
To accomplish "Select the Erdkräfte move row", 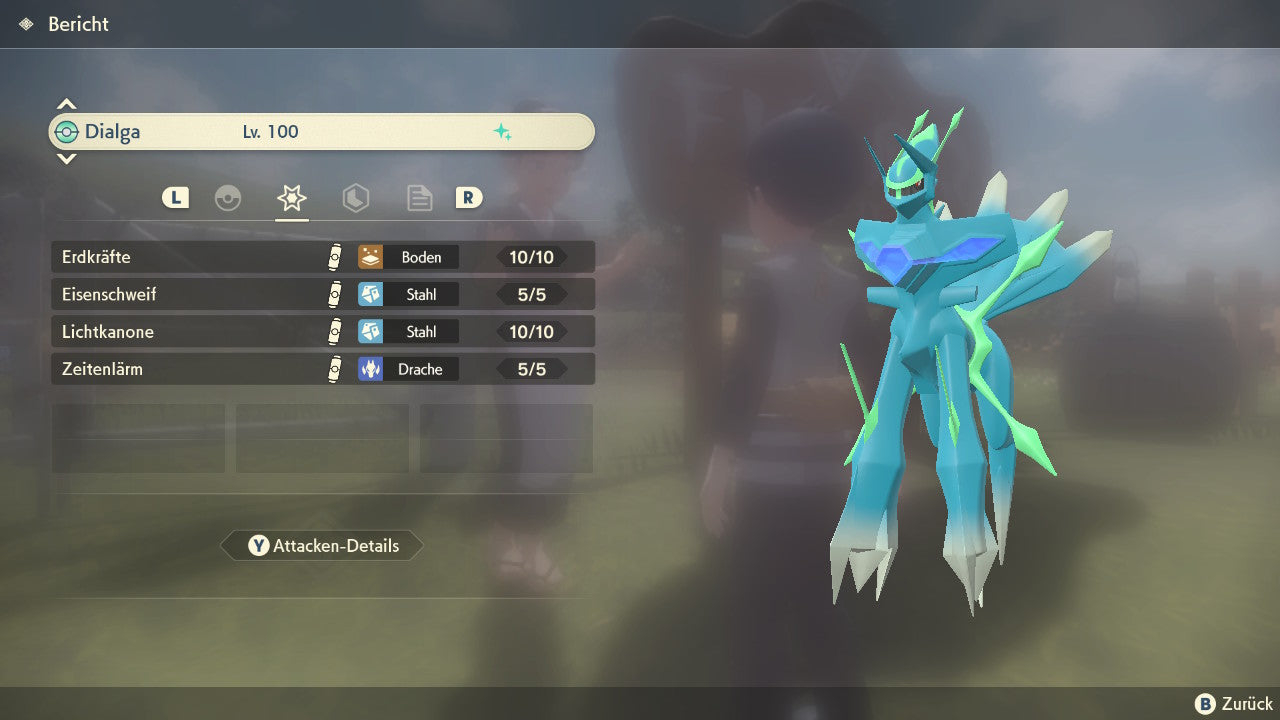I will click(322, 257).
